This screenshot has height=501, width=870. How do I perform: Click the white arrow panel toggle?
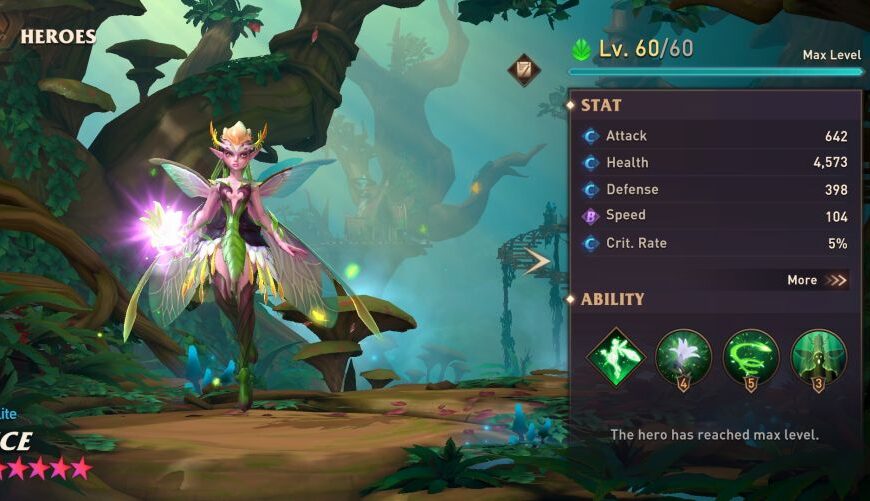538,262
